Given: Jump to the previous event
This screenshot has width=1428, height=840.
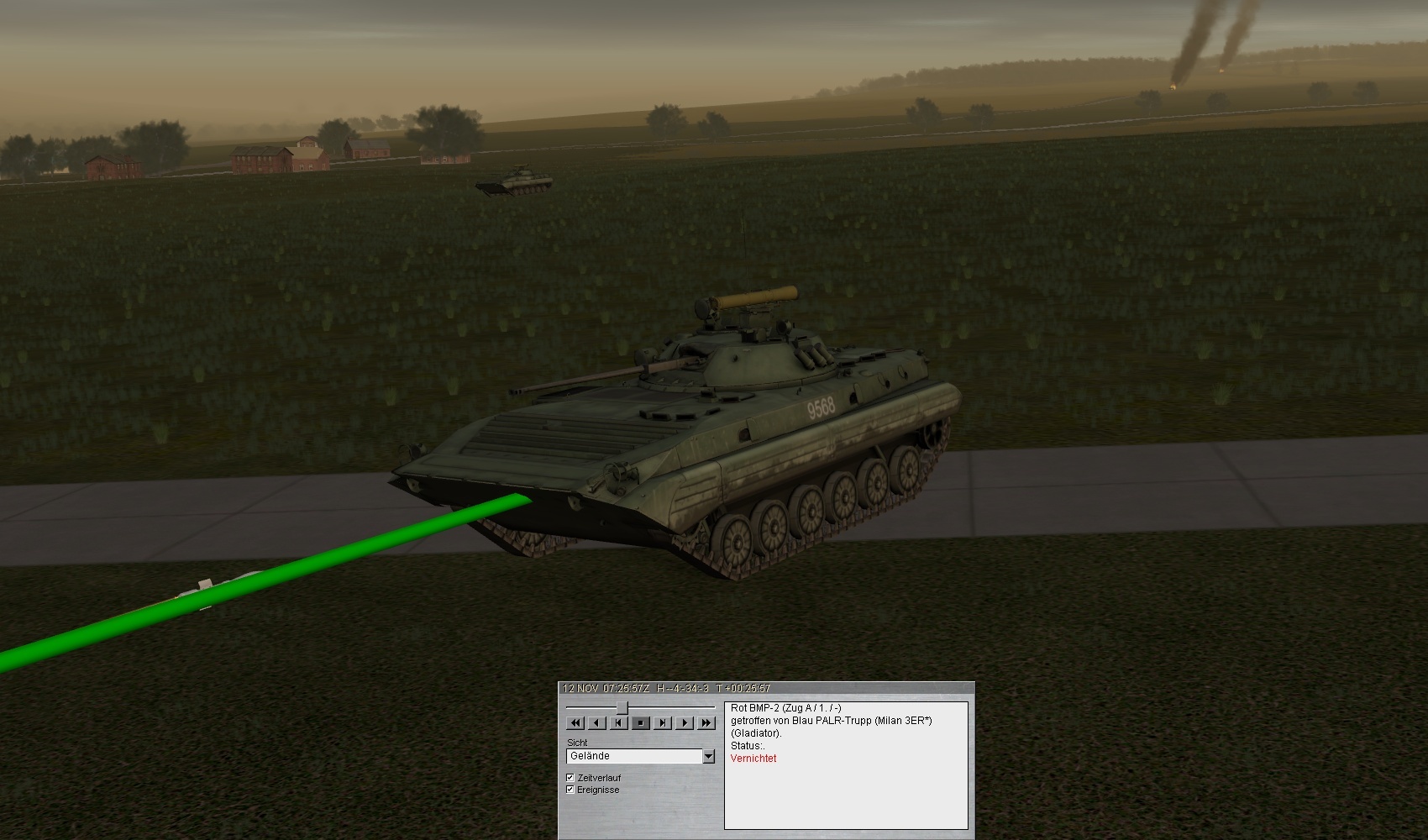Looking at the screenshot, I should [x=619, y=722].
